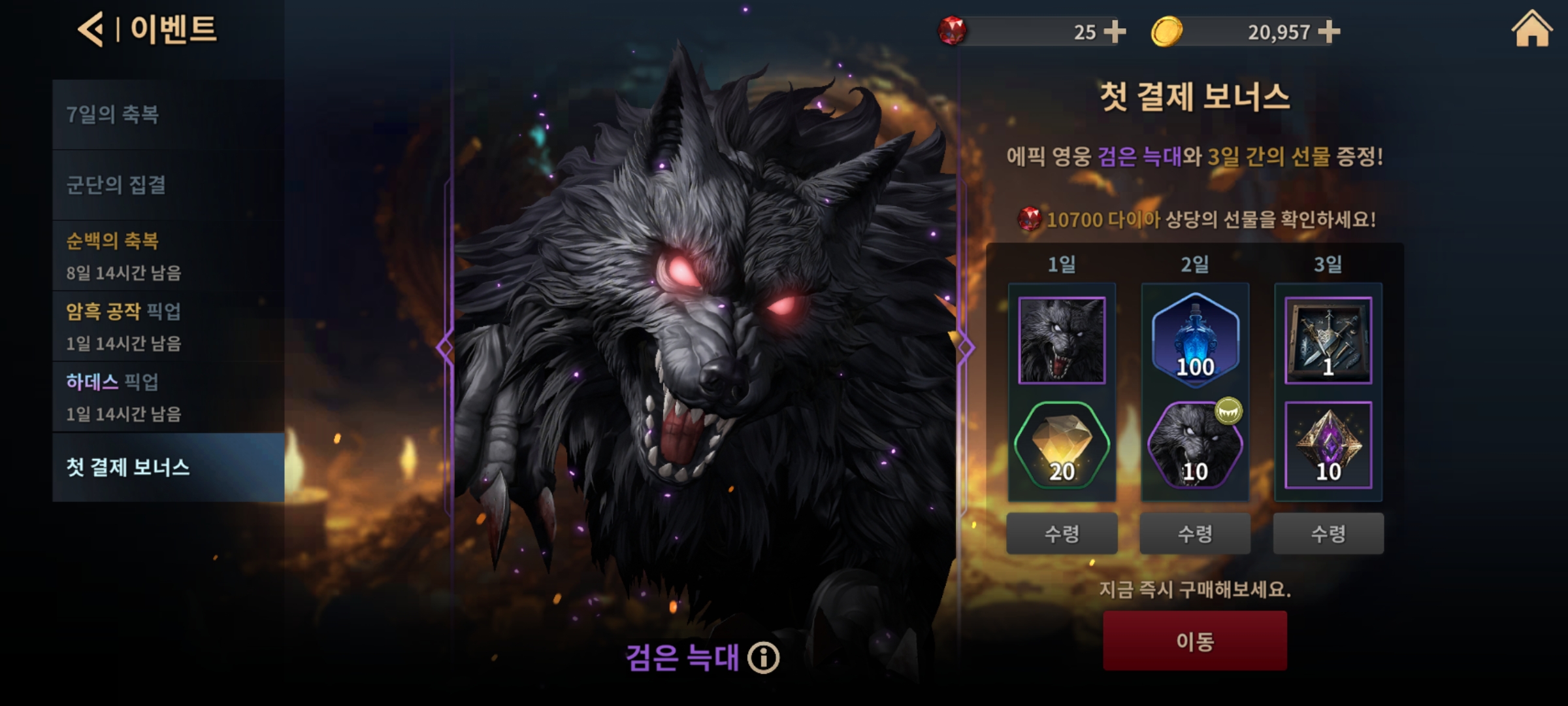Switch to the 군단의 집결 tab
Viewport: 1568px width, 706px height.
[x=168, y=185]
